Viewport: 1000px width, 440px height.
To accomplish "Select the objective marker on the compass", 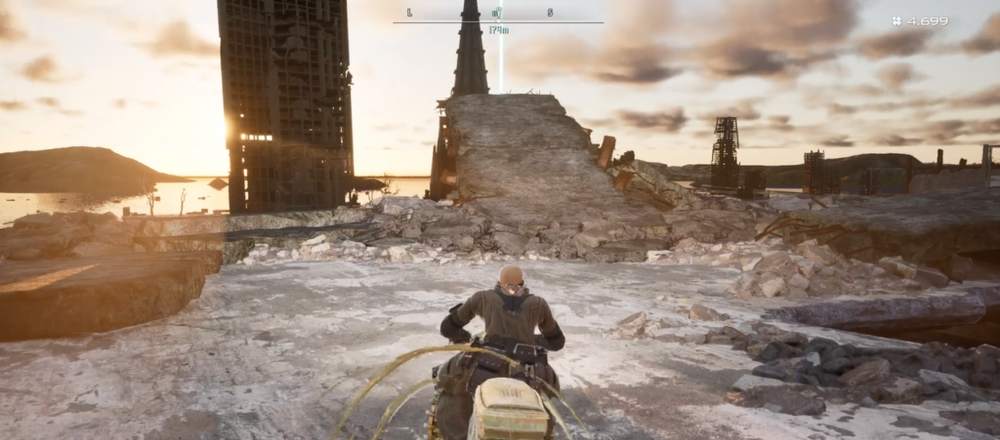I will (498, 13).
